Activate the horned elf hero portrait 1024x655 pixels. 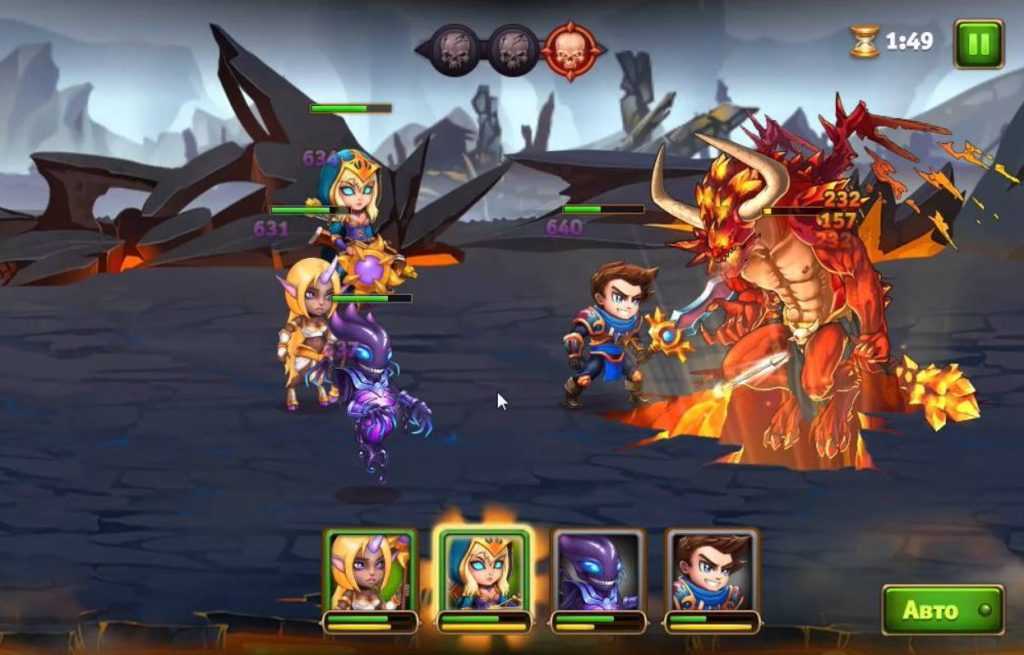click(370, 572)
